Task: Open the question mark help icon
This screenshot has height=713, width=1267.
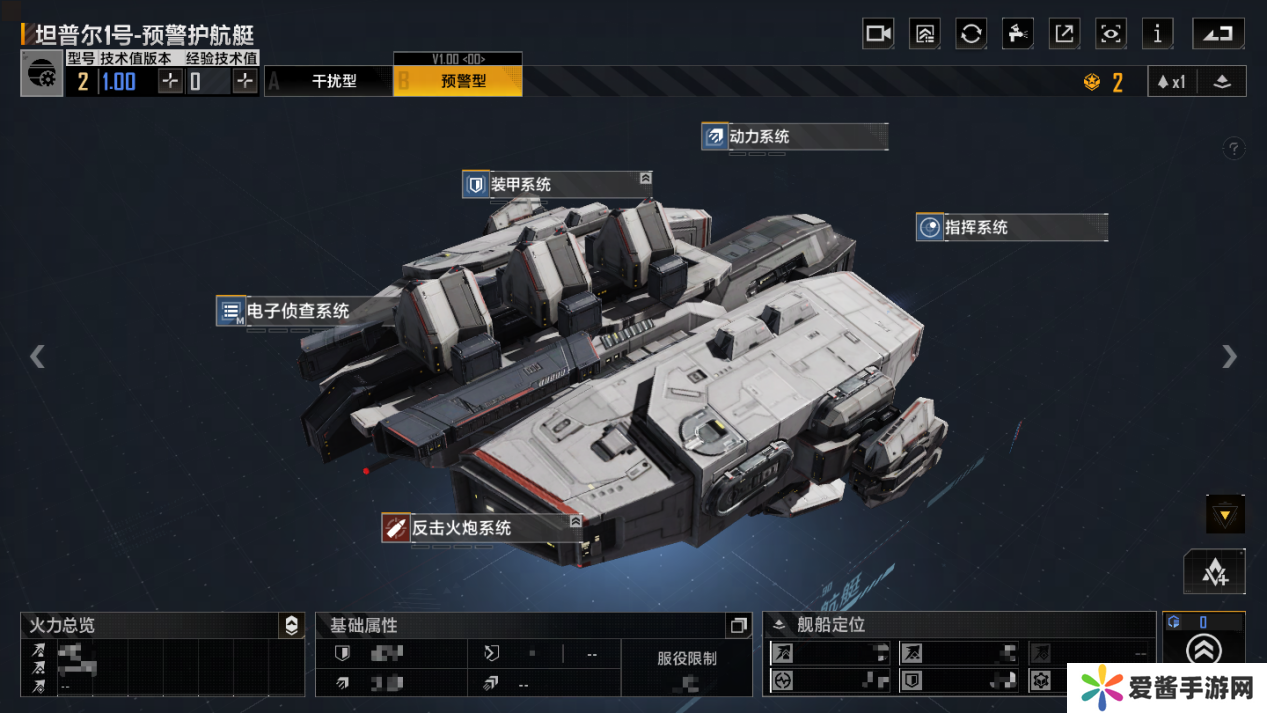Action: pos(1234,149)
